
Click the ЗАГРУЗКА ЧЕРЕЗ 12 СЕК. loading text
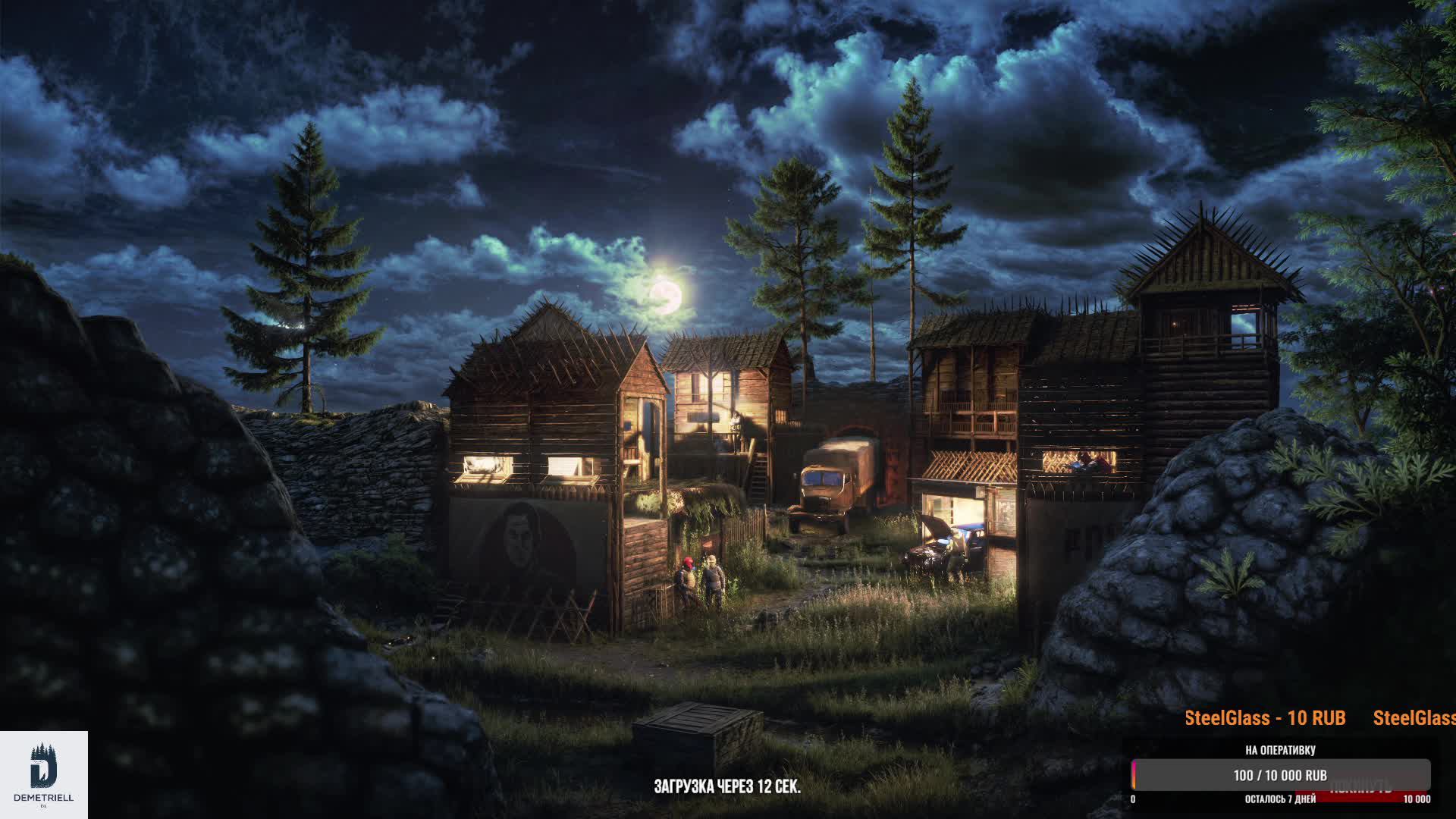[x=727, y=787]
